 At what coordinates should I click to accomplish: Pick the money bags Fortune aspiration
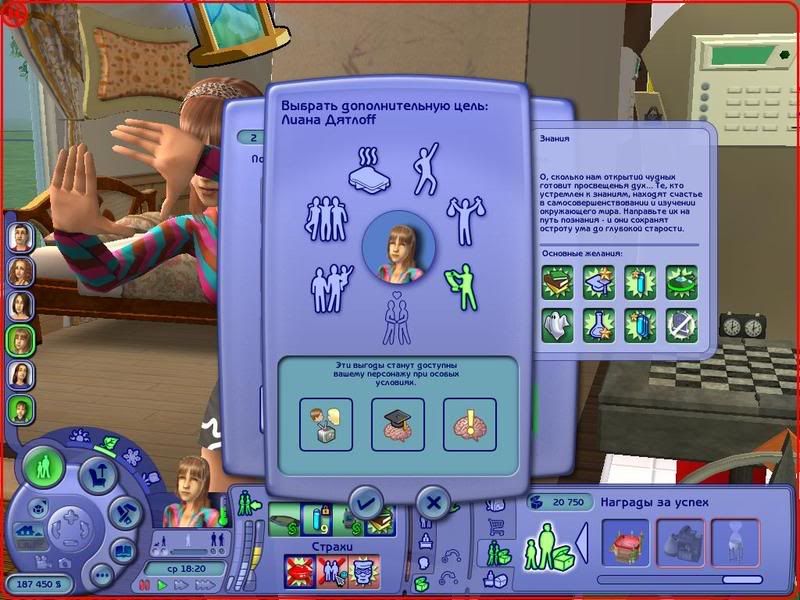point(464,220)
